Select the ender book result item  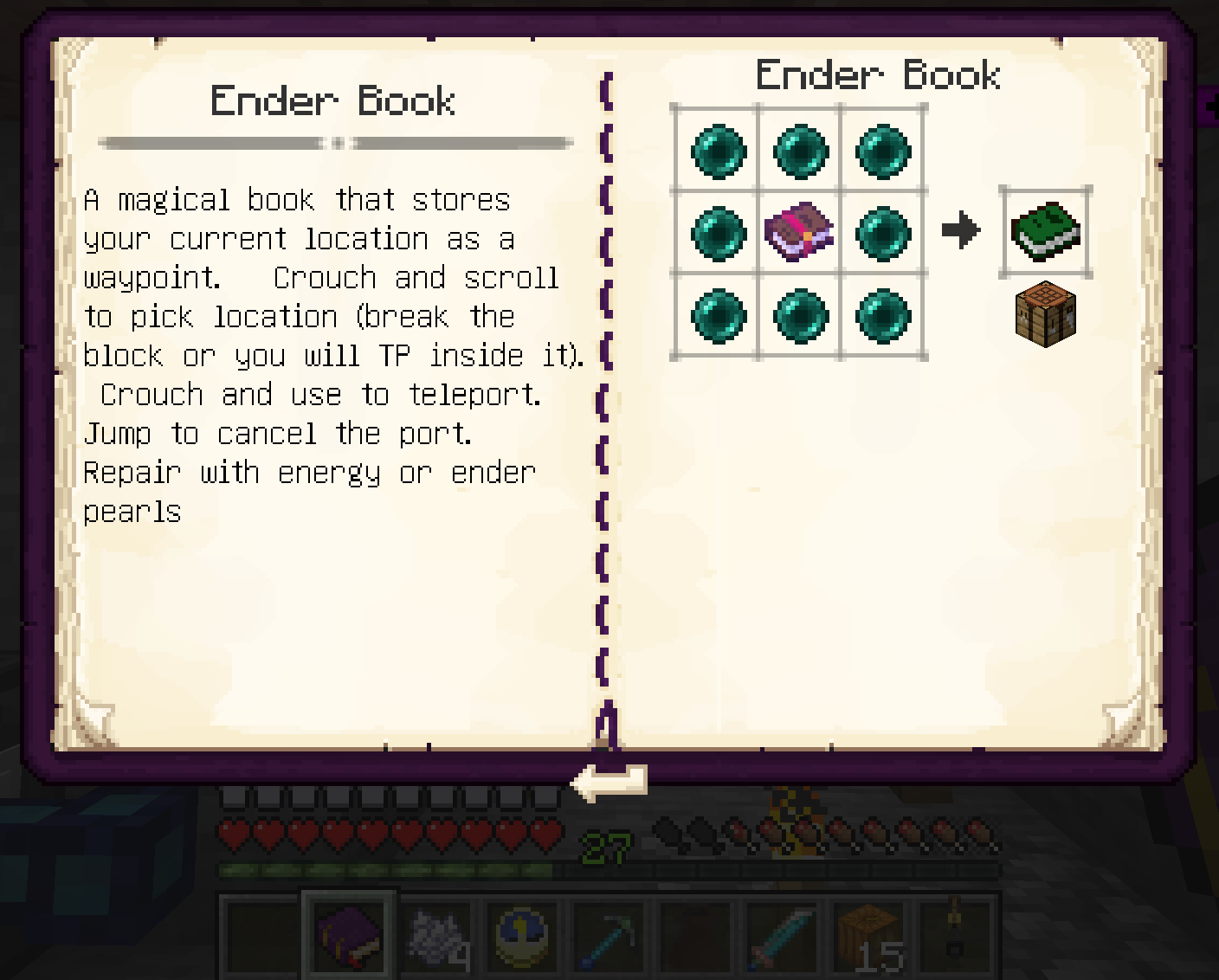click(x=1045, y=231)
